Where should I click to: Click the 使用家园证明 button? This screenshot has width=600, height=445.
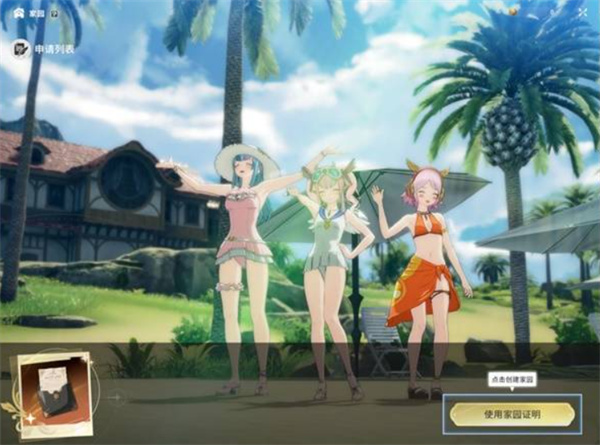coord(512,413)
